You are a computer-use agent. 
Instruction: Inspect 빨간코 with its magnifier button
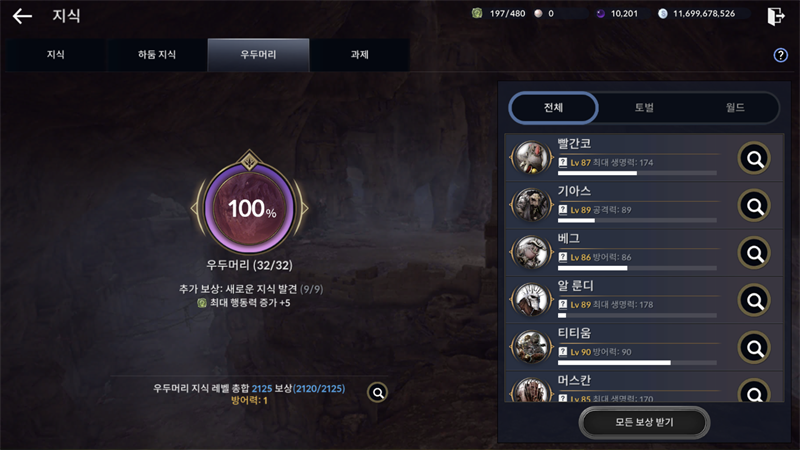click(x=754, y=158)
